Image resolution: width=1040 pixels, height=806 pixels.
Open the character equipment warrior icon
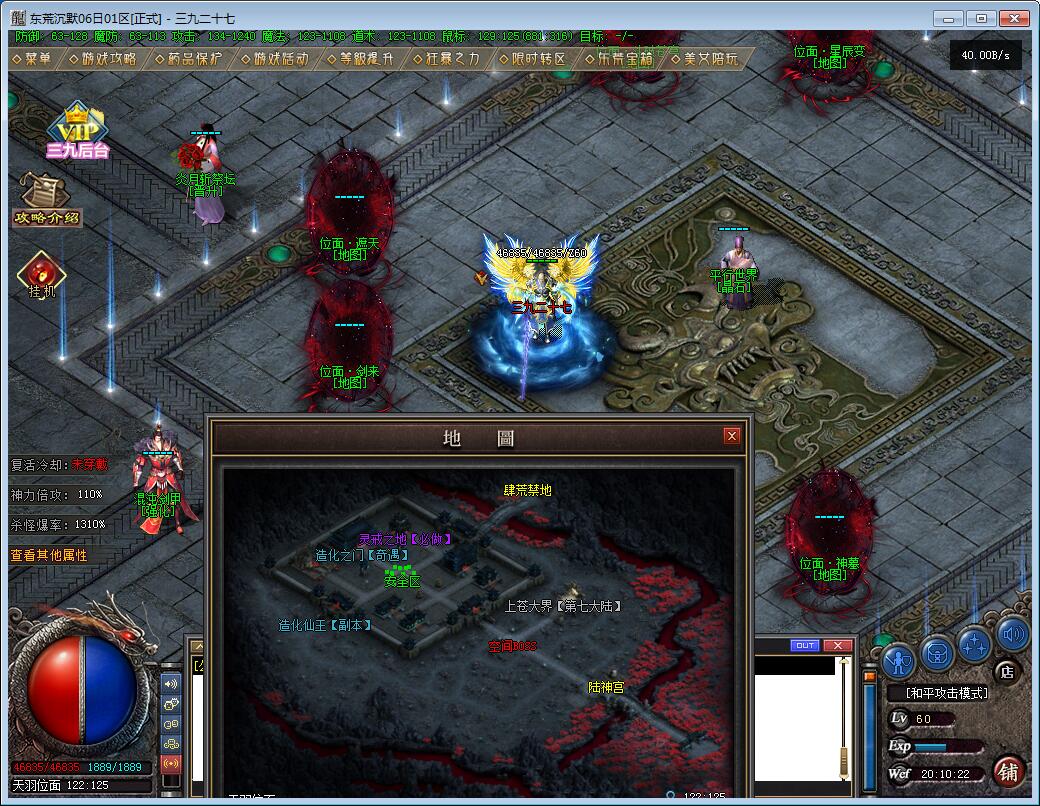pos(899,662)
